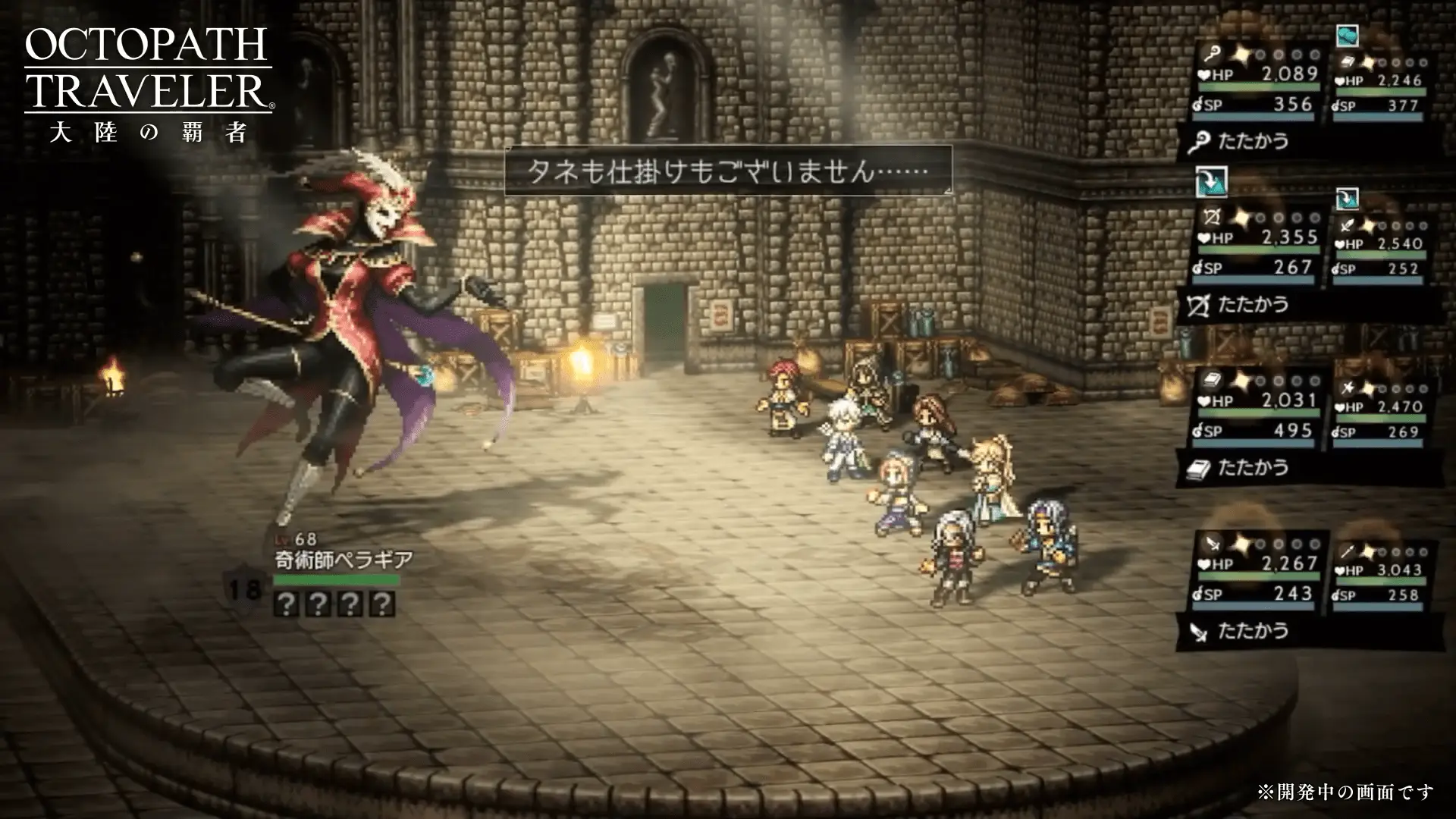This screenshot has width=1456, height=819.
Task: Advance the タネも仕掛けもございません dialogue box
Action: (728, 171)
